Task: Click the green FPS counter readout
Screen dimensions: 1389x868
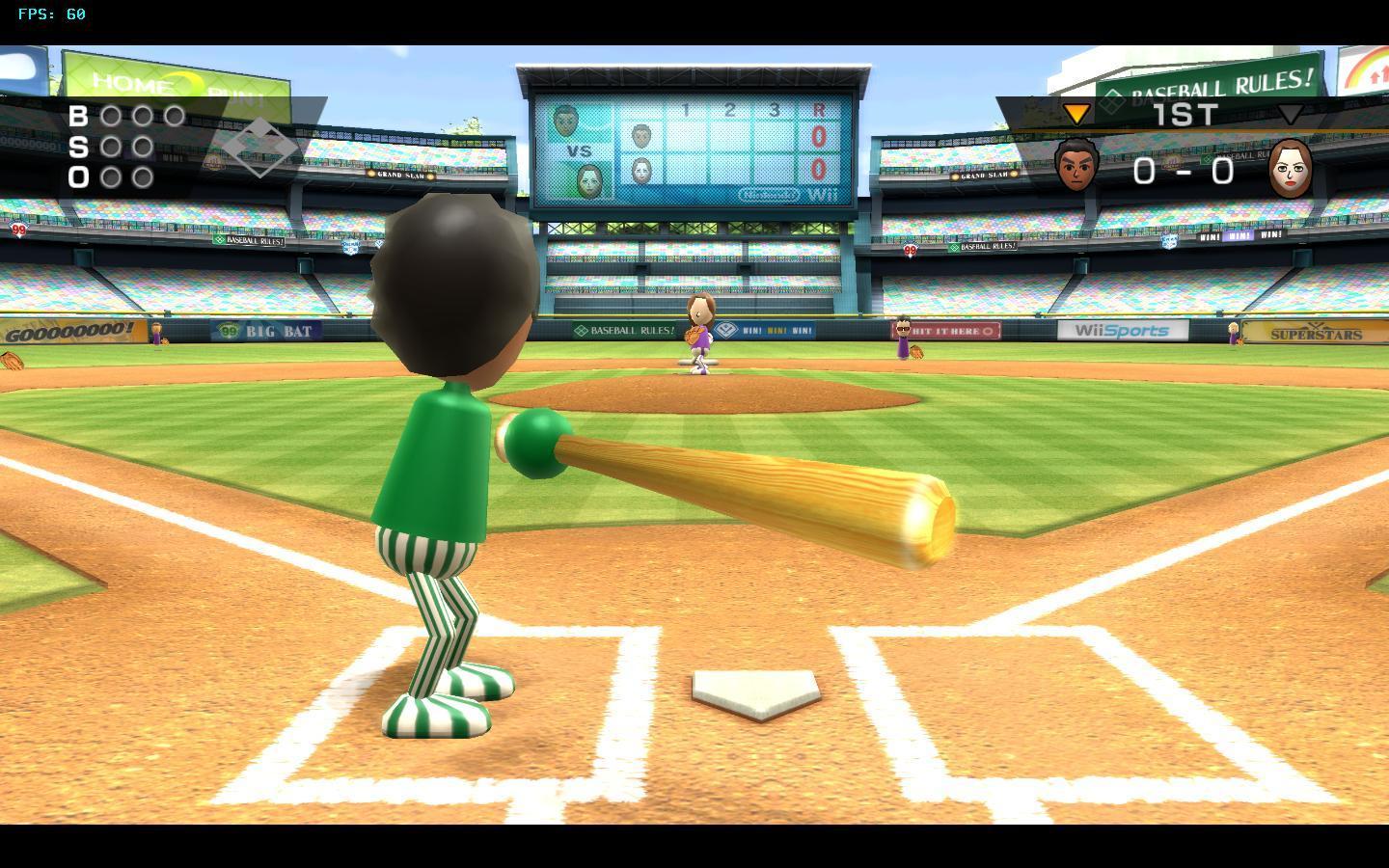Action: [x=50, y=14]
